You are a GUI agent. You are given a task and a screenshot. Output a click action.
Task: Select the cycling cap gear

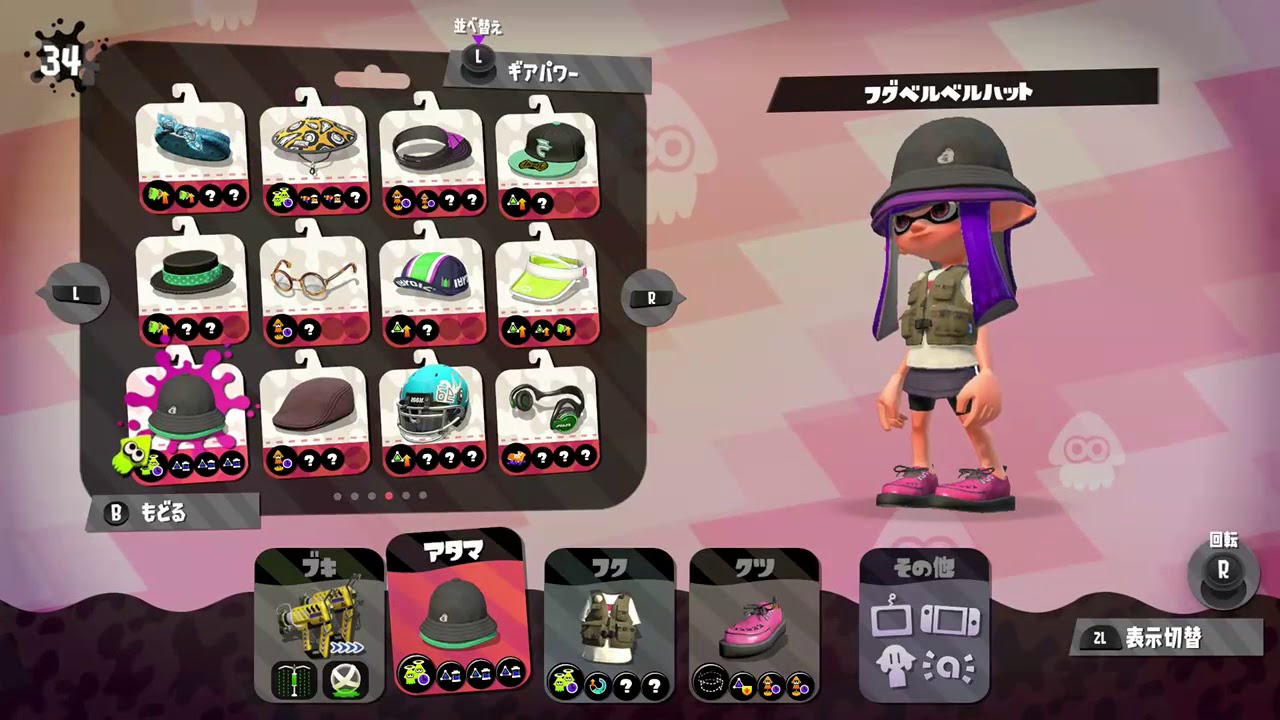tap(430, 275)
